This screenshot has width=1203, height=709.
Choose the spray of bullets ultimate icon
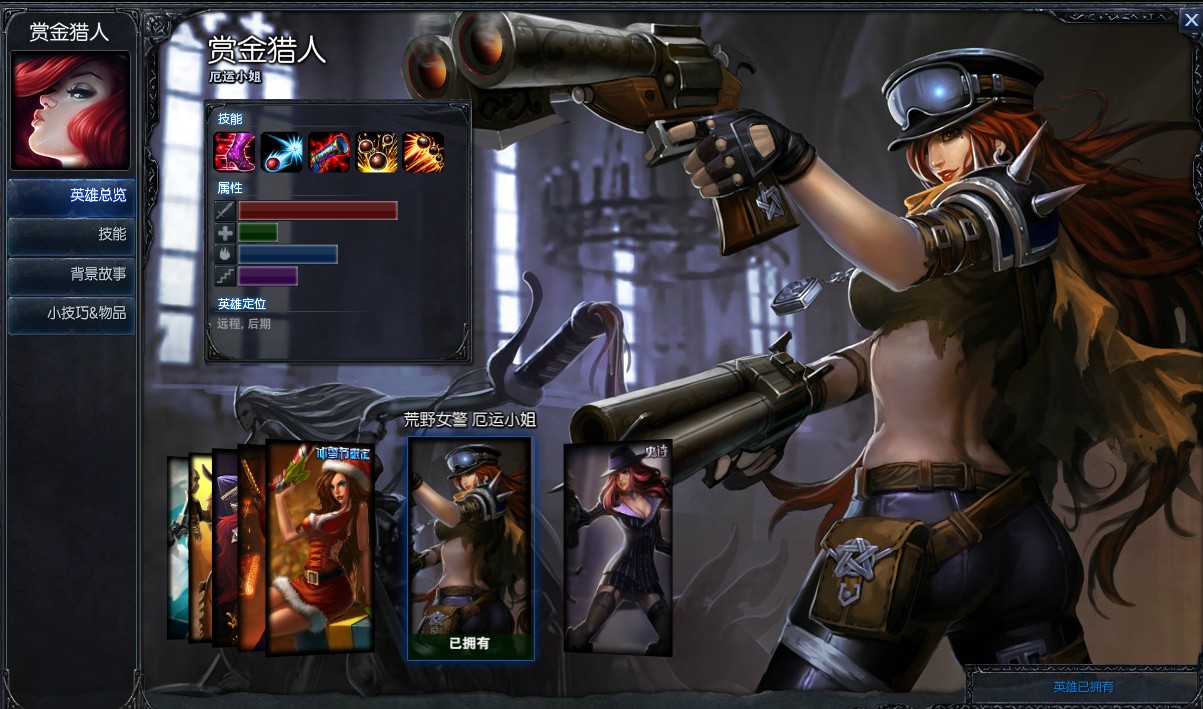tap(424, 152)
